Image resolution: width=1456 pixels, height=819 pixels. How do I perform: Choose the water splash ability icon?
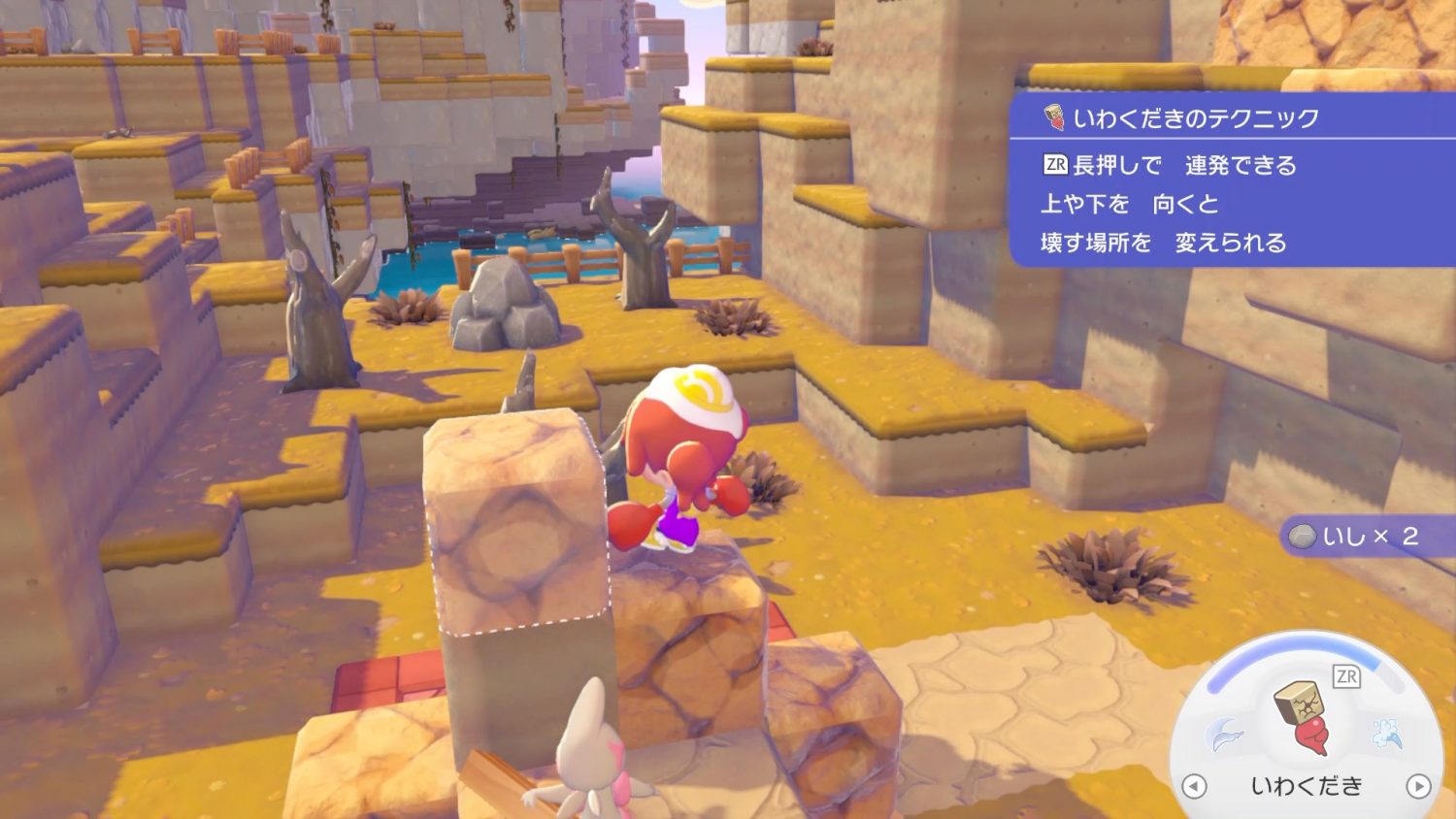coord(1387,734)
